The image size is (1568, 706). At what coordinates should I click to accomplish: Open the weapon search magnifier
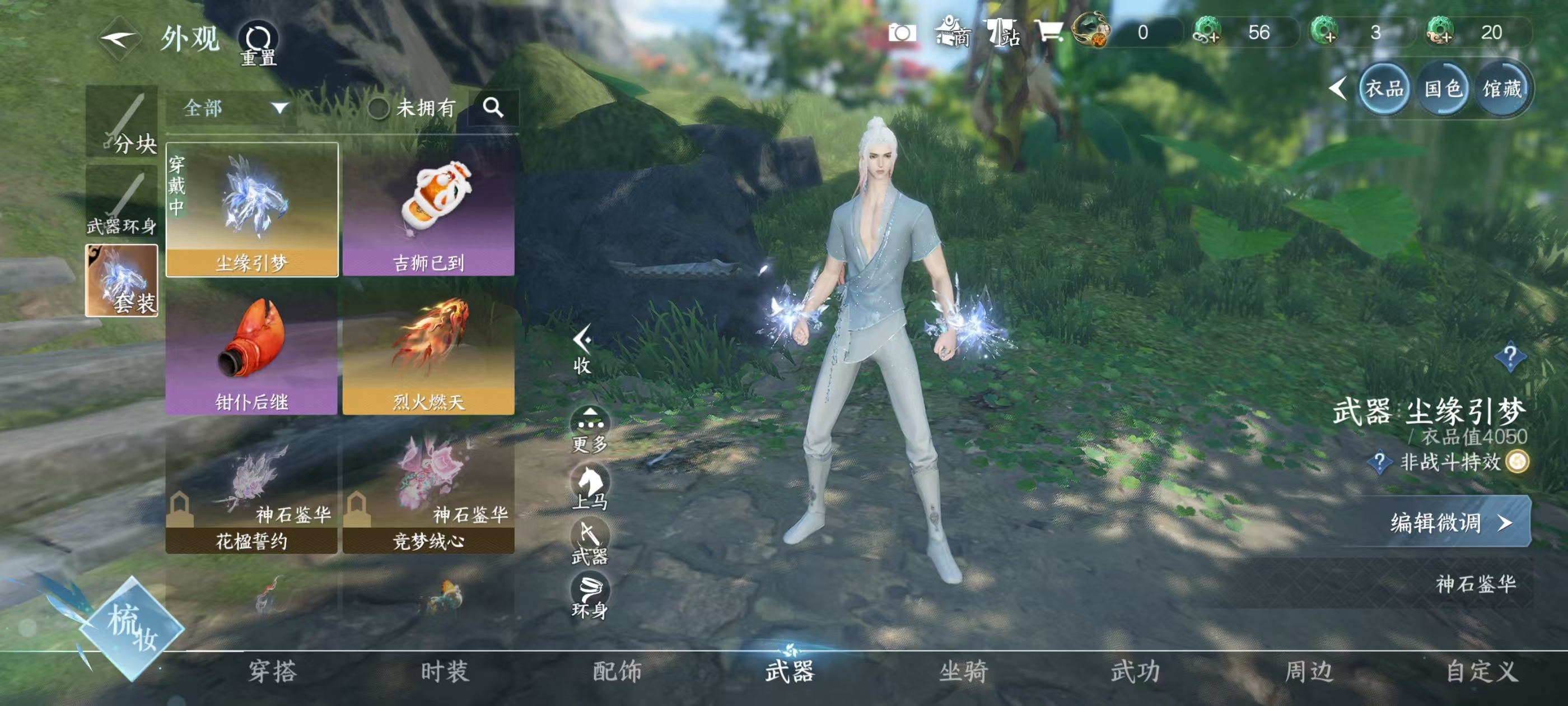493,108
